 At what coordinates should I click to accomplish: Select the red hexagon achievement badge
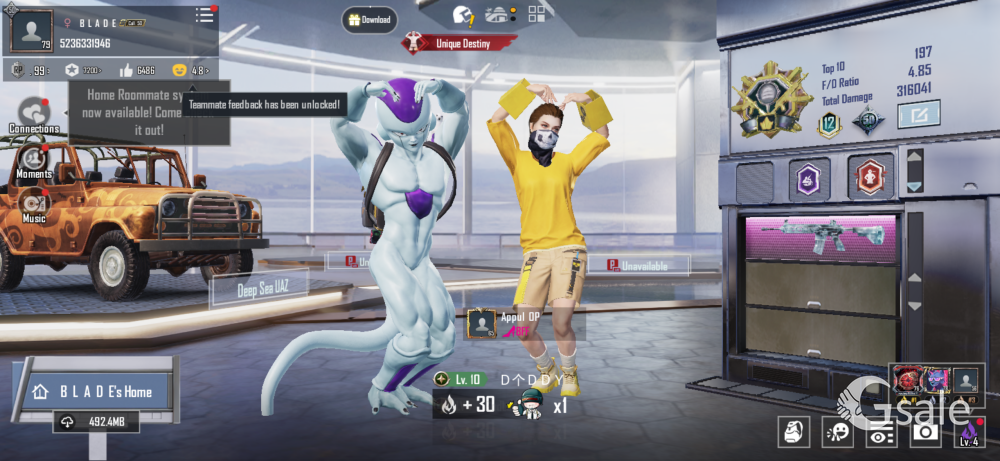pyautogui.click(x=869, y=178)
